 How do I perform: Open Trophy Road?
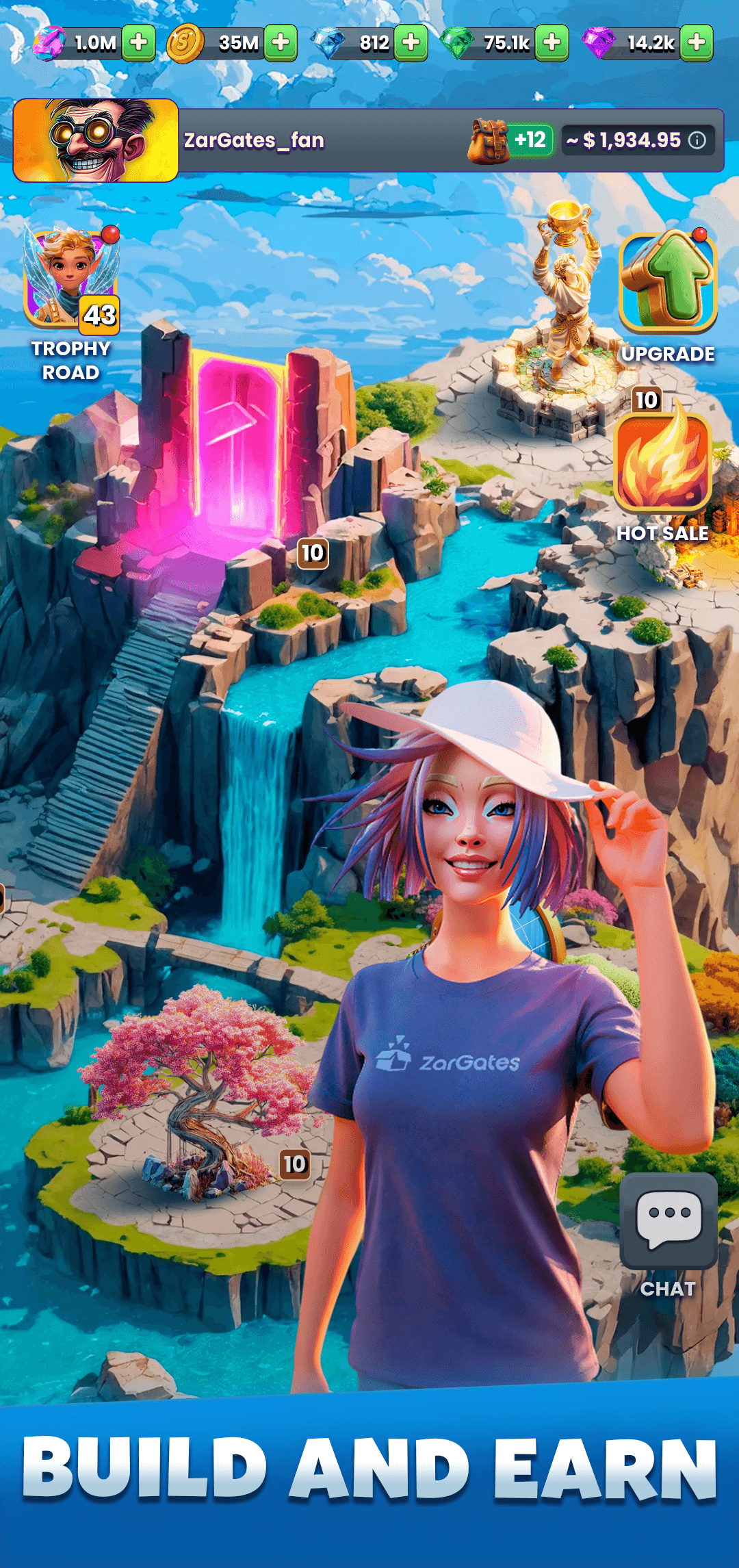click(x=71, y=301)
